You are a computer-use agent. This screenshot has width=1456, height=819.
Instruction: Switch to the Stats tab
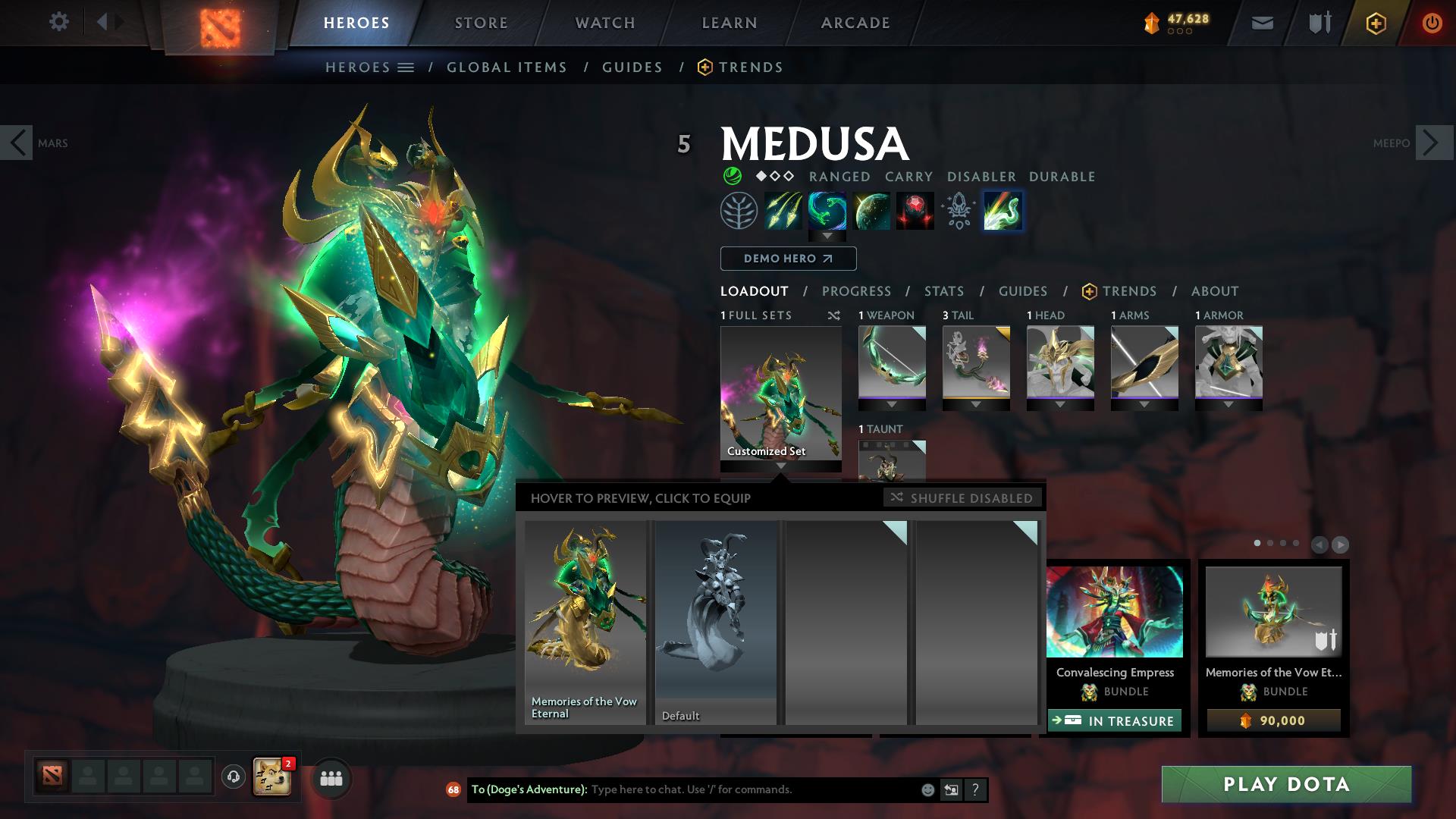point(943,291)
